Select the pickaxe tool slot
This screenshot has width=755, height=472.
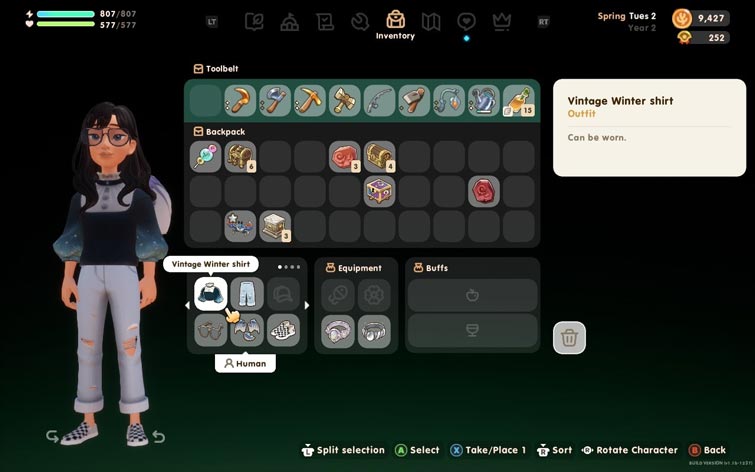coord(309,100)
